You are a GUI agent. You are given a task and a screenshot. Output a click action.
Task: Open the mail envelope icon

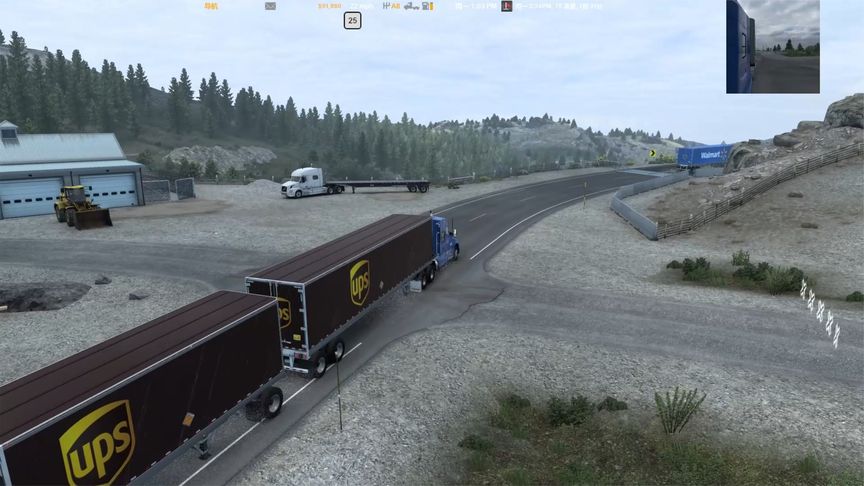click(270, 6)
